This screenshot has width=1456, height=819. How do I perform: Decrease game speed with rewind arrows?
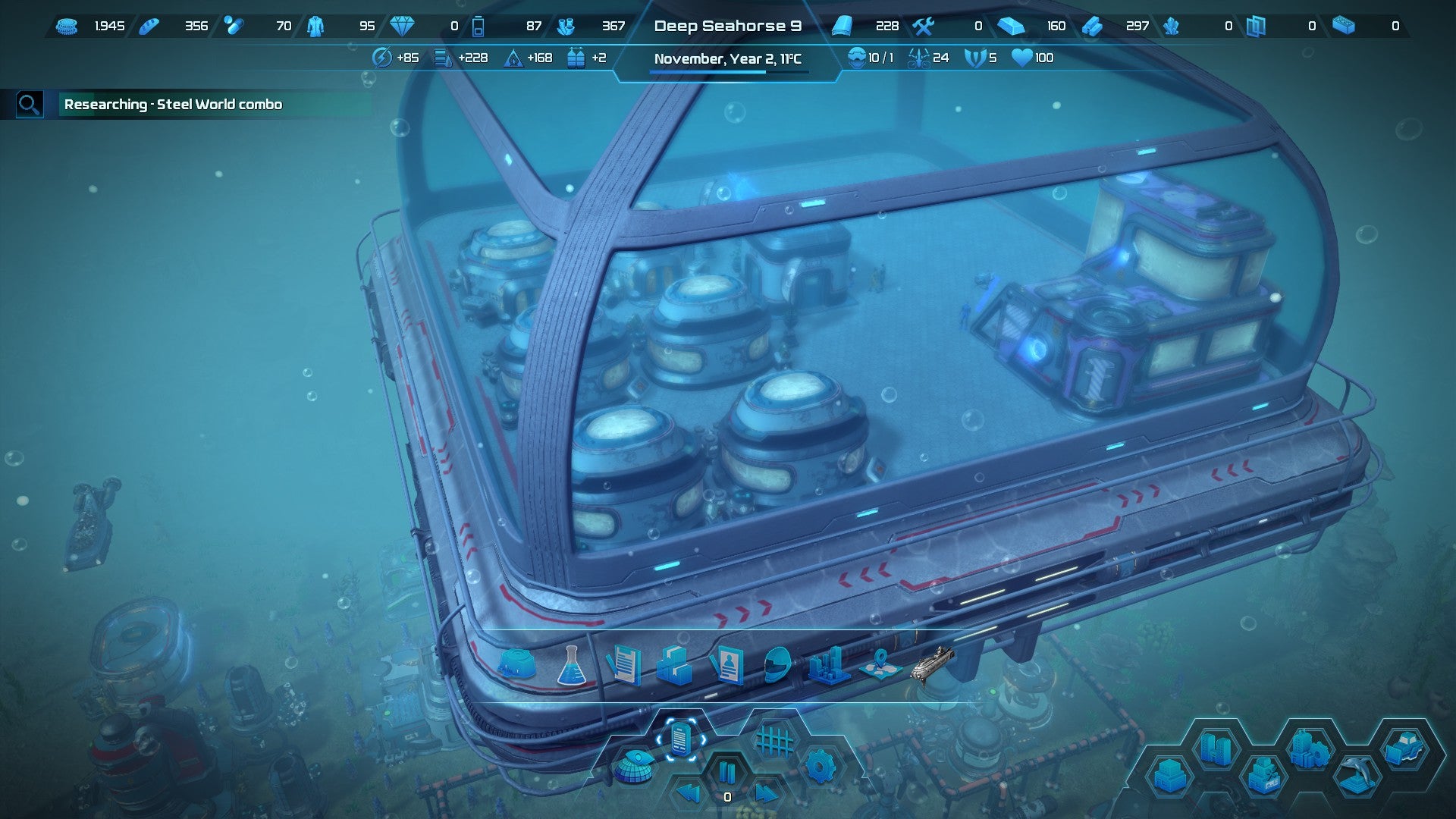coord(688,794)
